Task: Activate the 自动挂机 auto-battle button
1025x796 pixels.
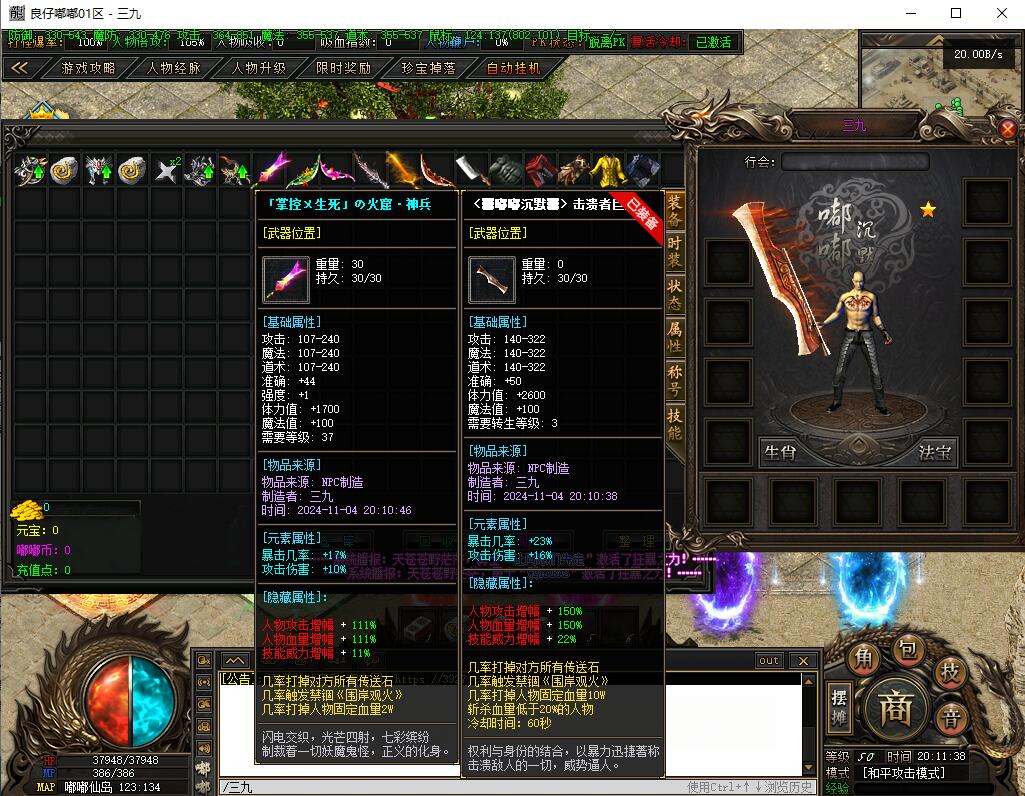Action: 513,68
